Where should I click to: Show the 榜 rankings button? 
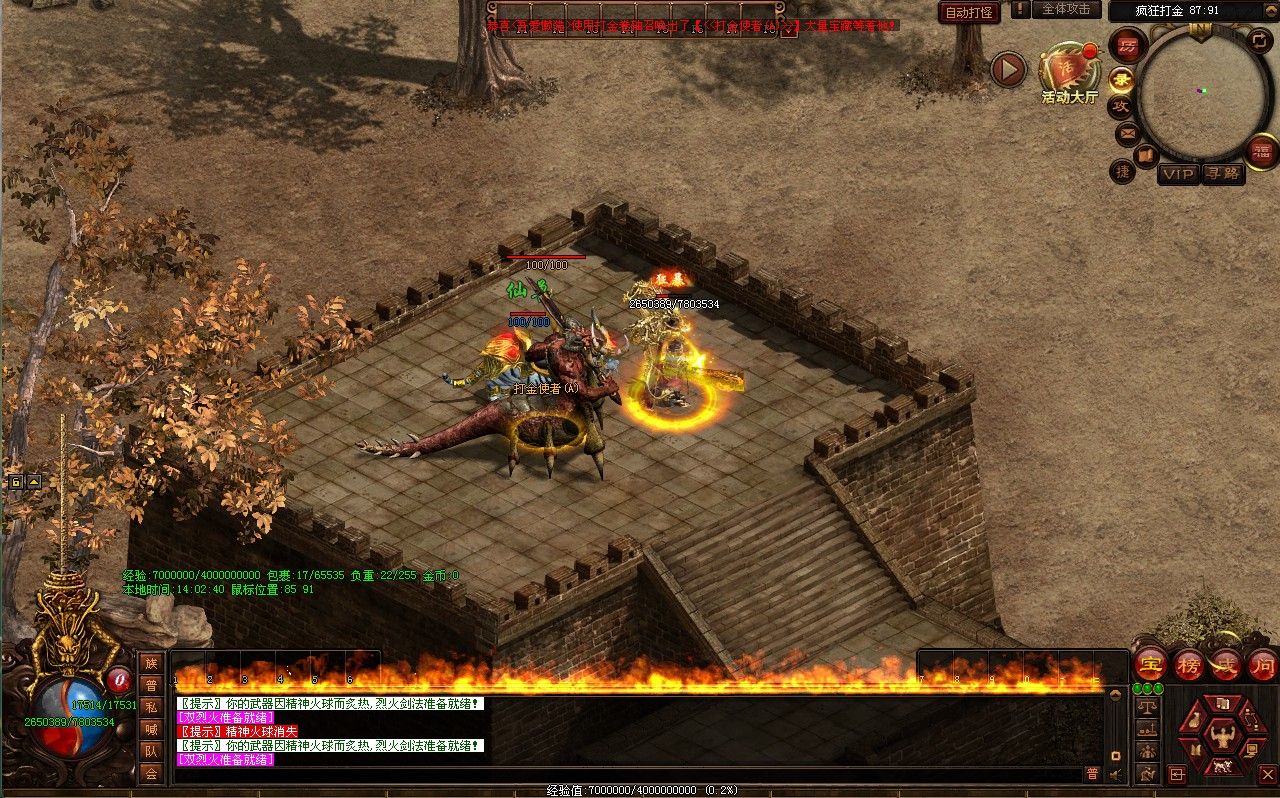(1188, 664)
